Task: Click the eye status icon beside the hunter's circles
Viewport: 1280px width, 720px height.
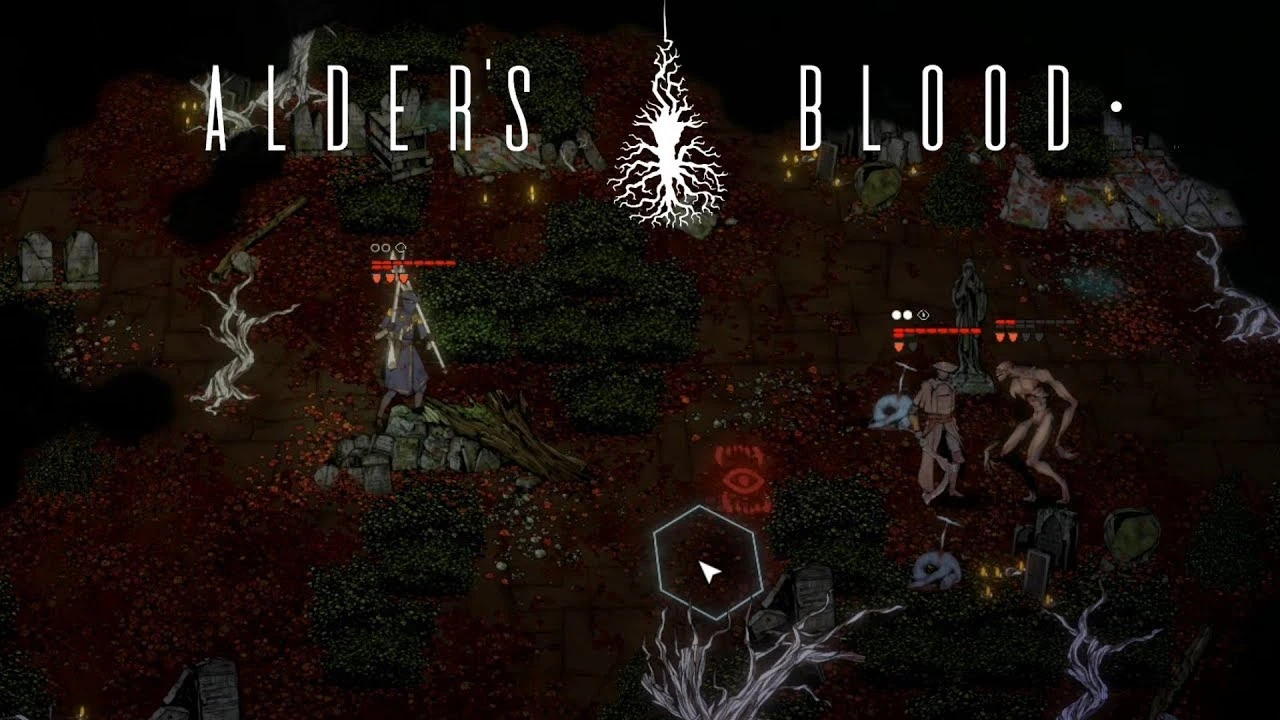Action: pyautogui.click(x=923, y=314)
